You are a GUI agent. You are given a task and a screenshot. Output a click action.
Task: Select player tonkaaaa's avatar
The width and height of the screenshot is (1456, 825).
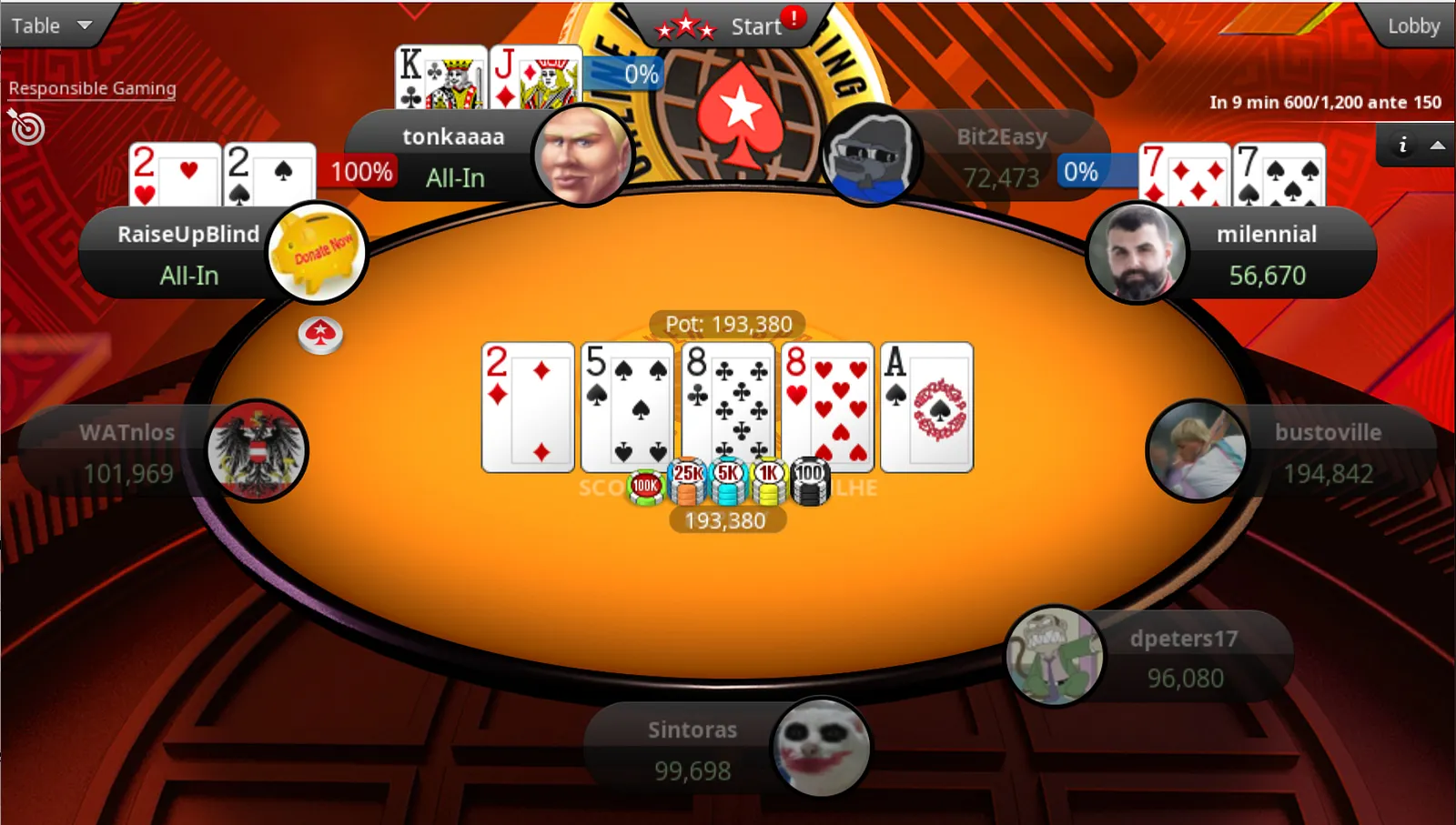pos(582,156)
